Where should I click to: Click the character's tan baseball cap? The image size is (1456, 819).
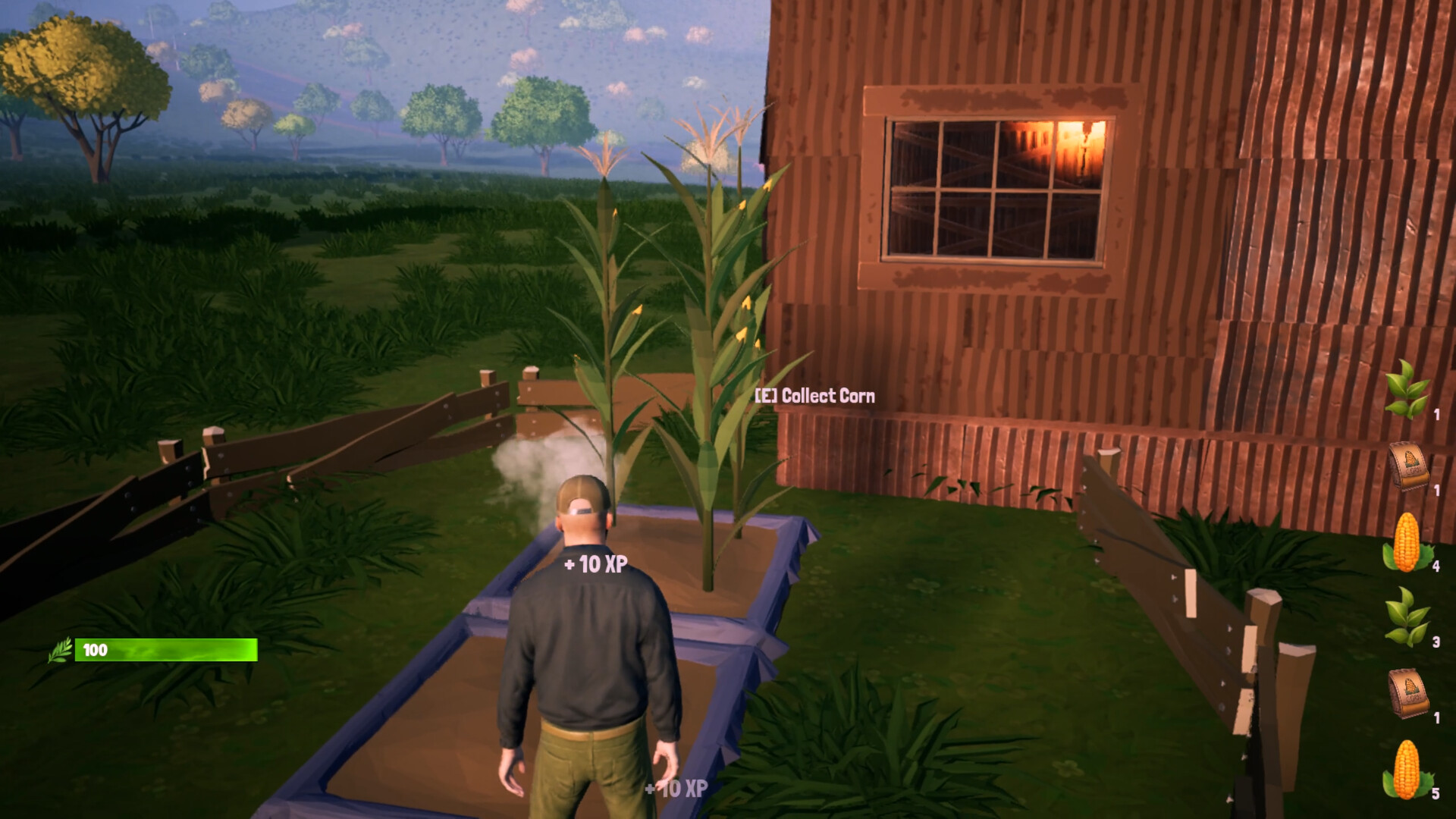click(x=582, y=493)
